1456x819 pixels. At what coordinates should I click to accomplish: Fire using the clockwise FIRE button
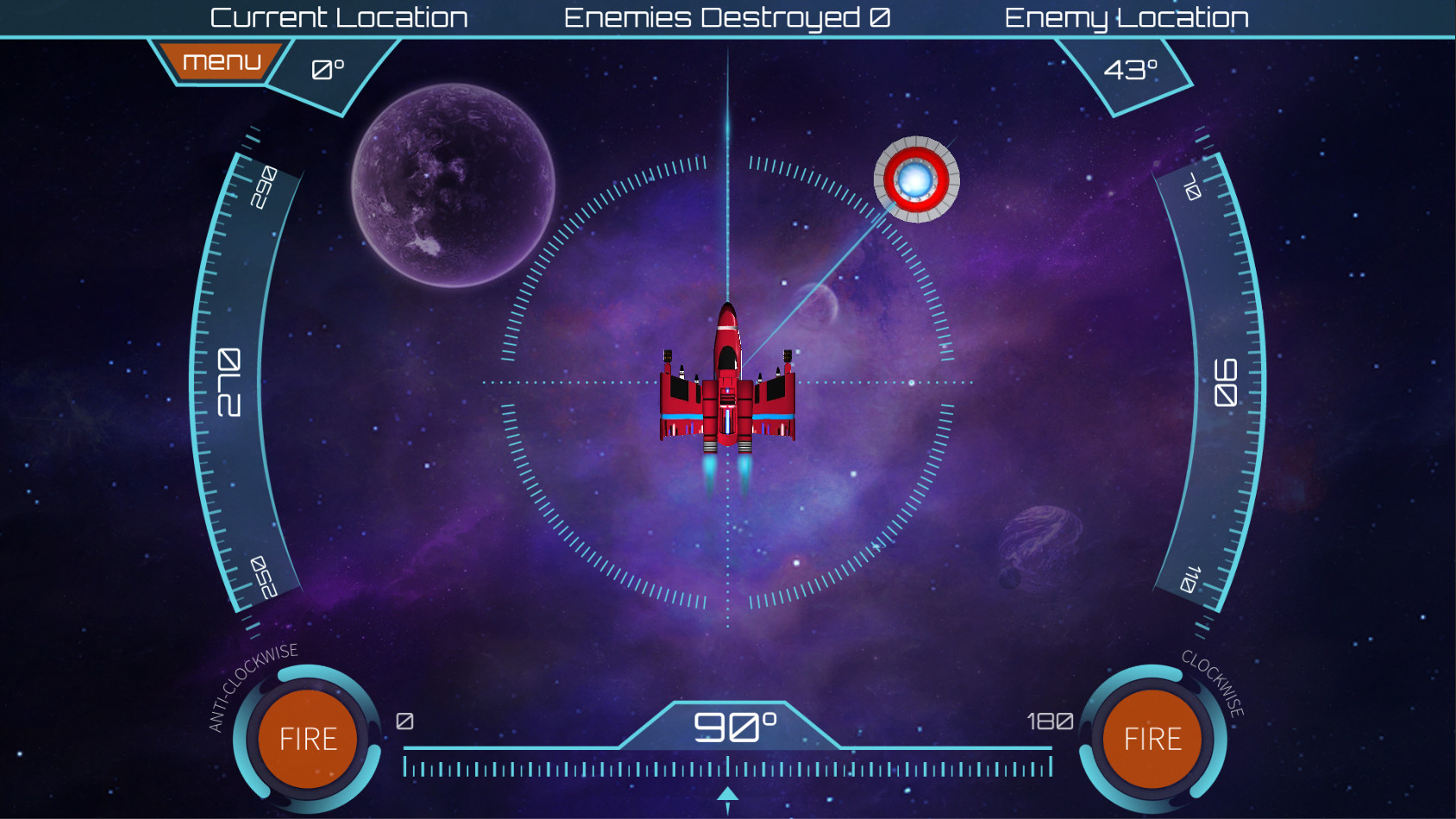[1152, 739]
